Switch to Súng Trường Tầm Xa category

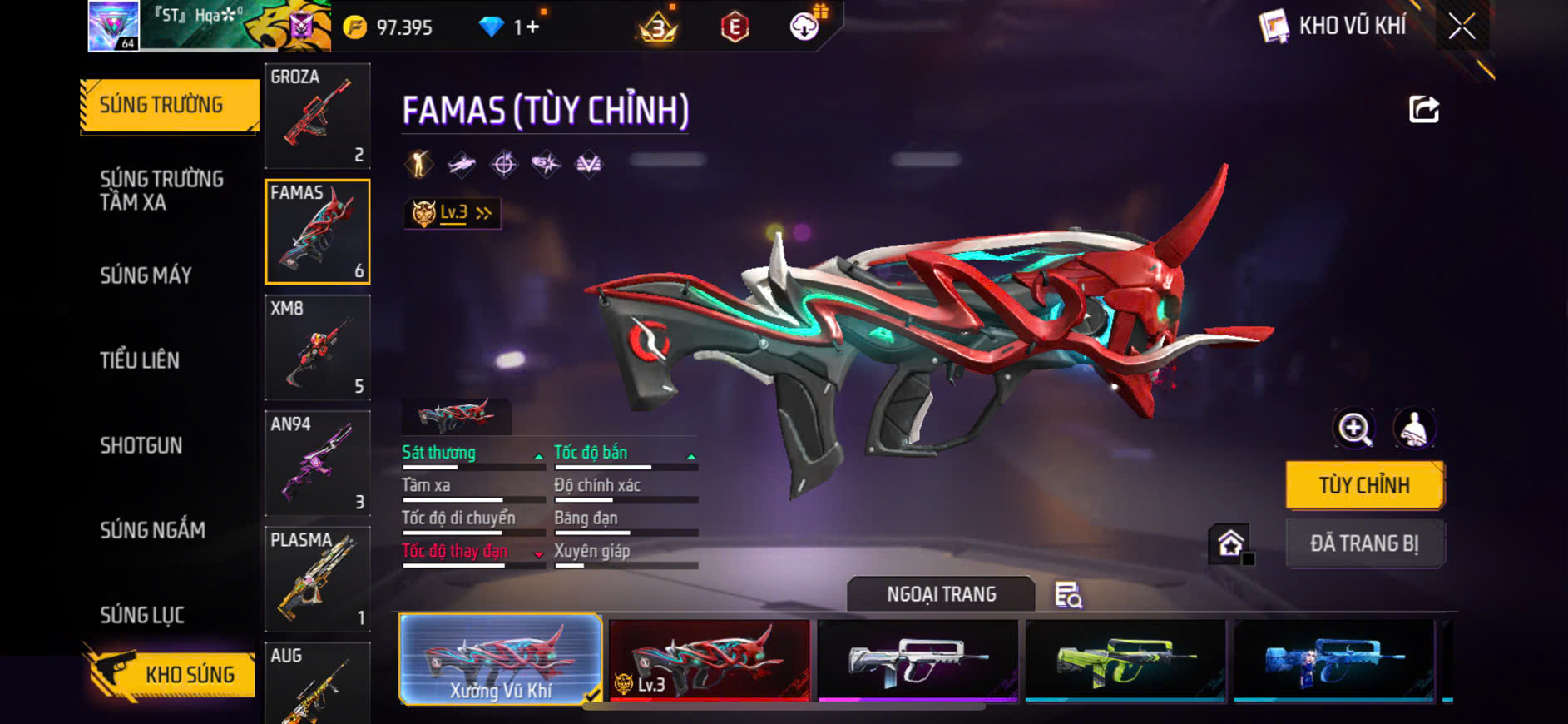(x=162, y=191)
